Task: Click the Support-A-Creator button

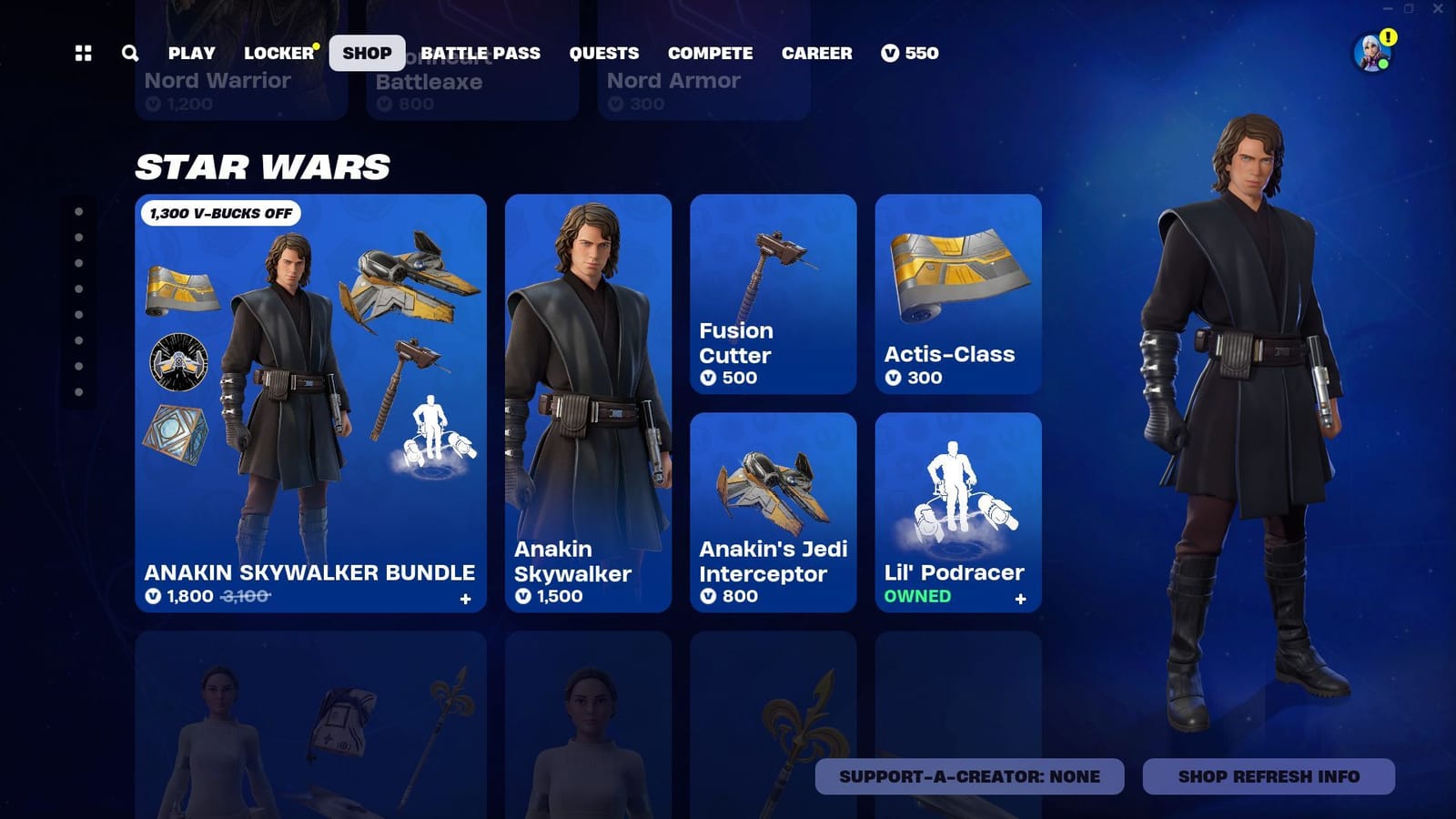Action: pos(969,776)
